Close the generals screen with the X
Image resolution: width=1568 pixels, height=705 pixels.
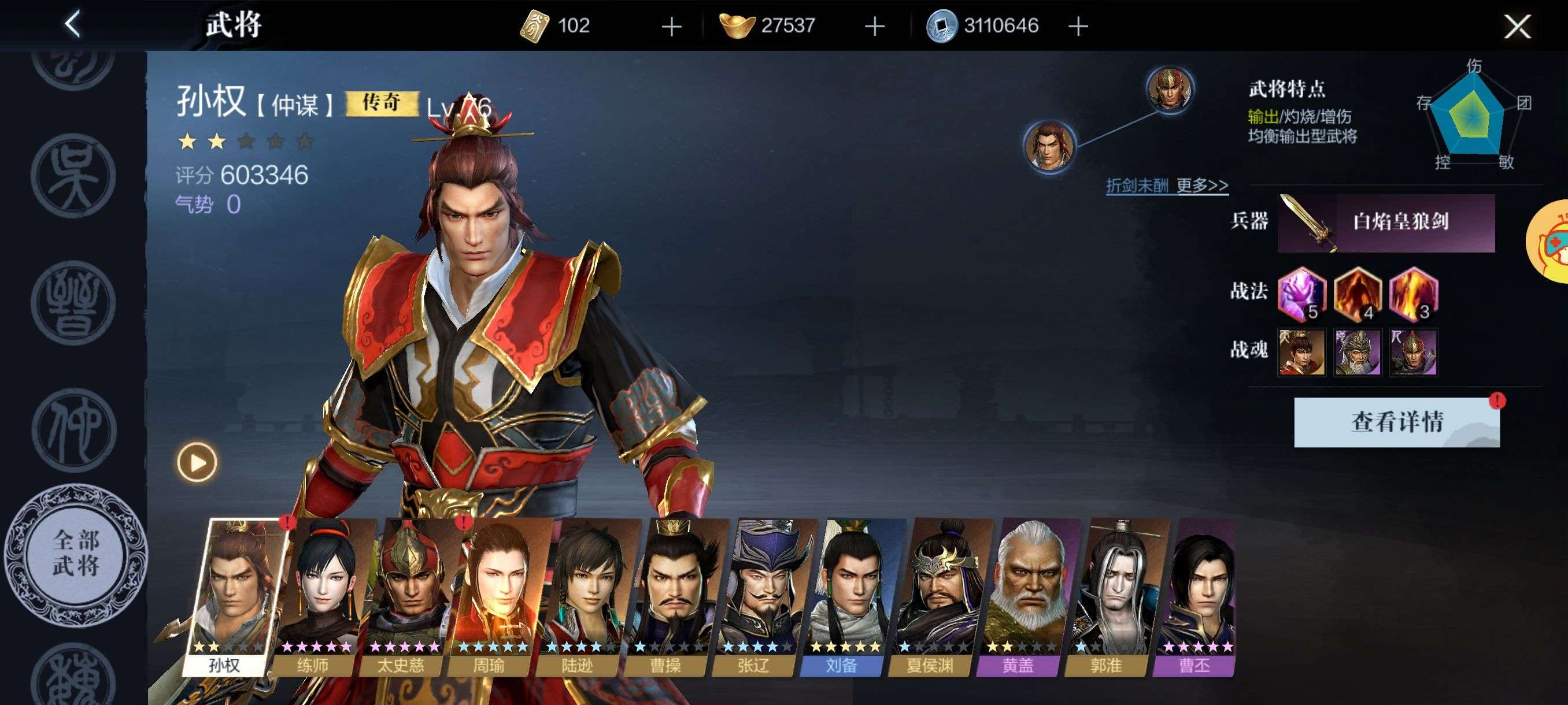click(x=1517, y=26)
